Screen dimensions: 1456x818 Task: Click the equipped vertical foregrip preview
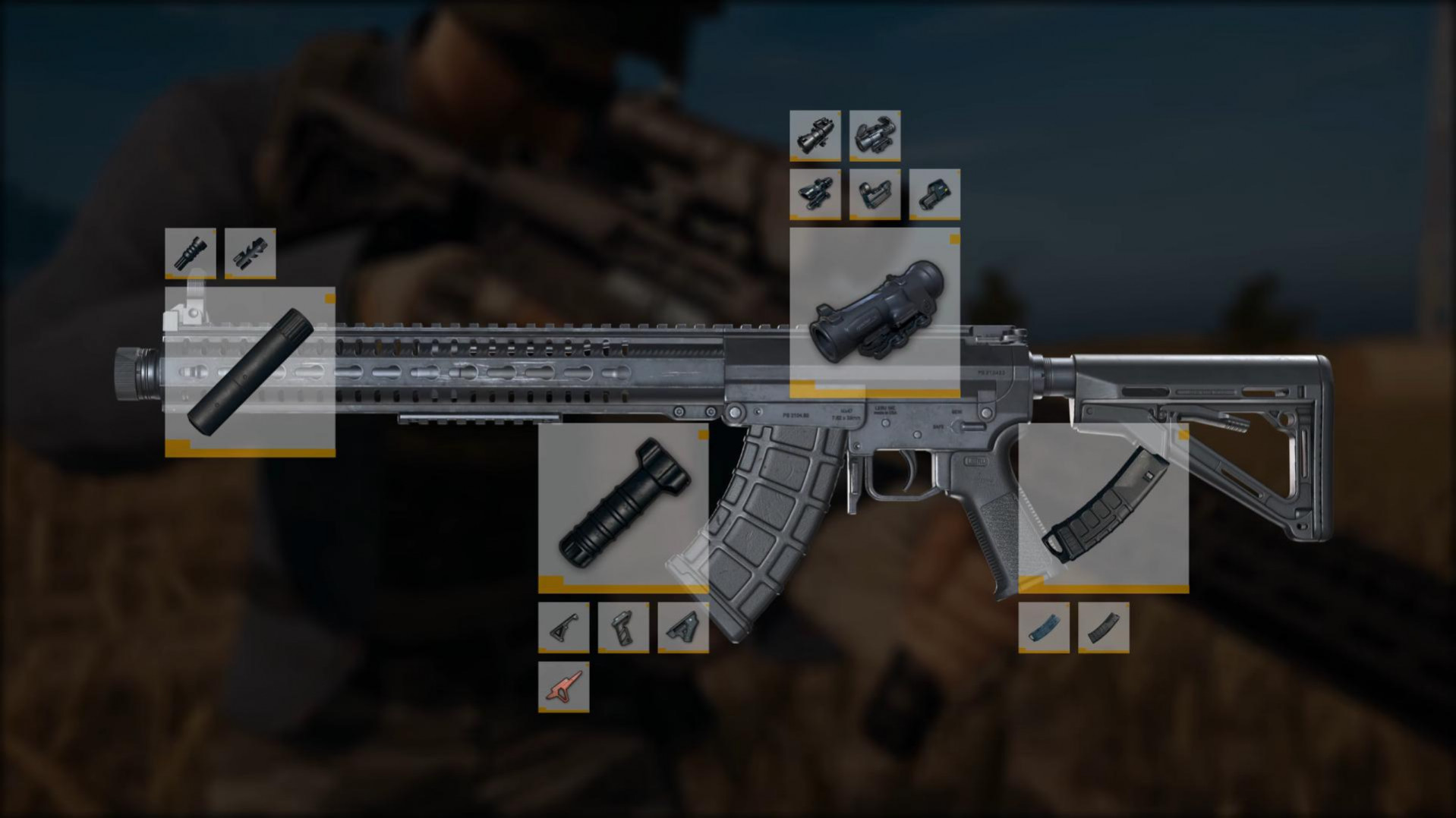pyautogui.click(x=624, y=508)
